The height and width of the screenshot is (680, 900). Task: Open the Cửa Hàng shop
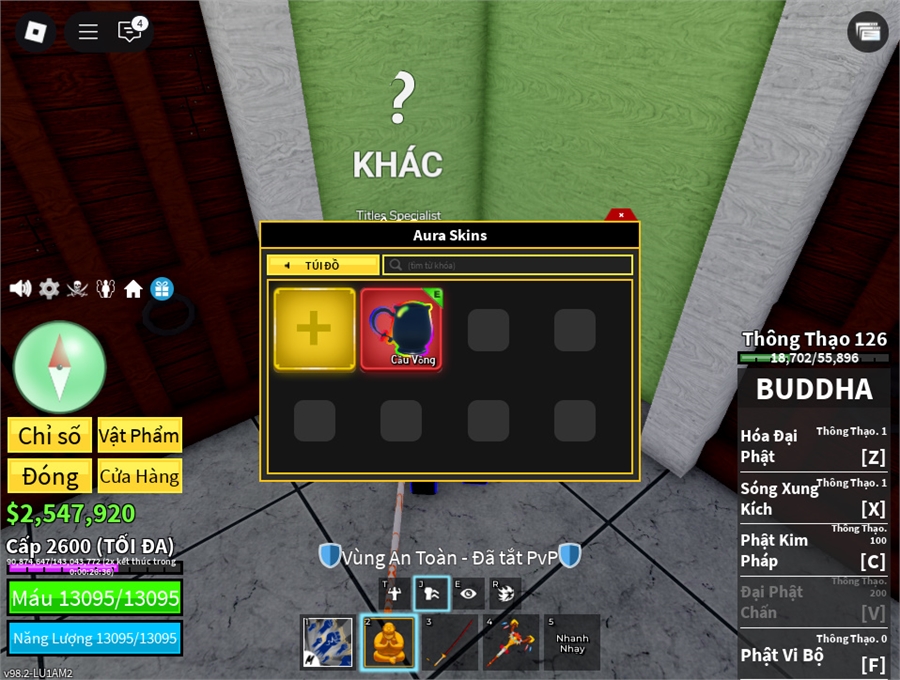[x=140, y=476]
